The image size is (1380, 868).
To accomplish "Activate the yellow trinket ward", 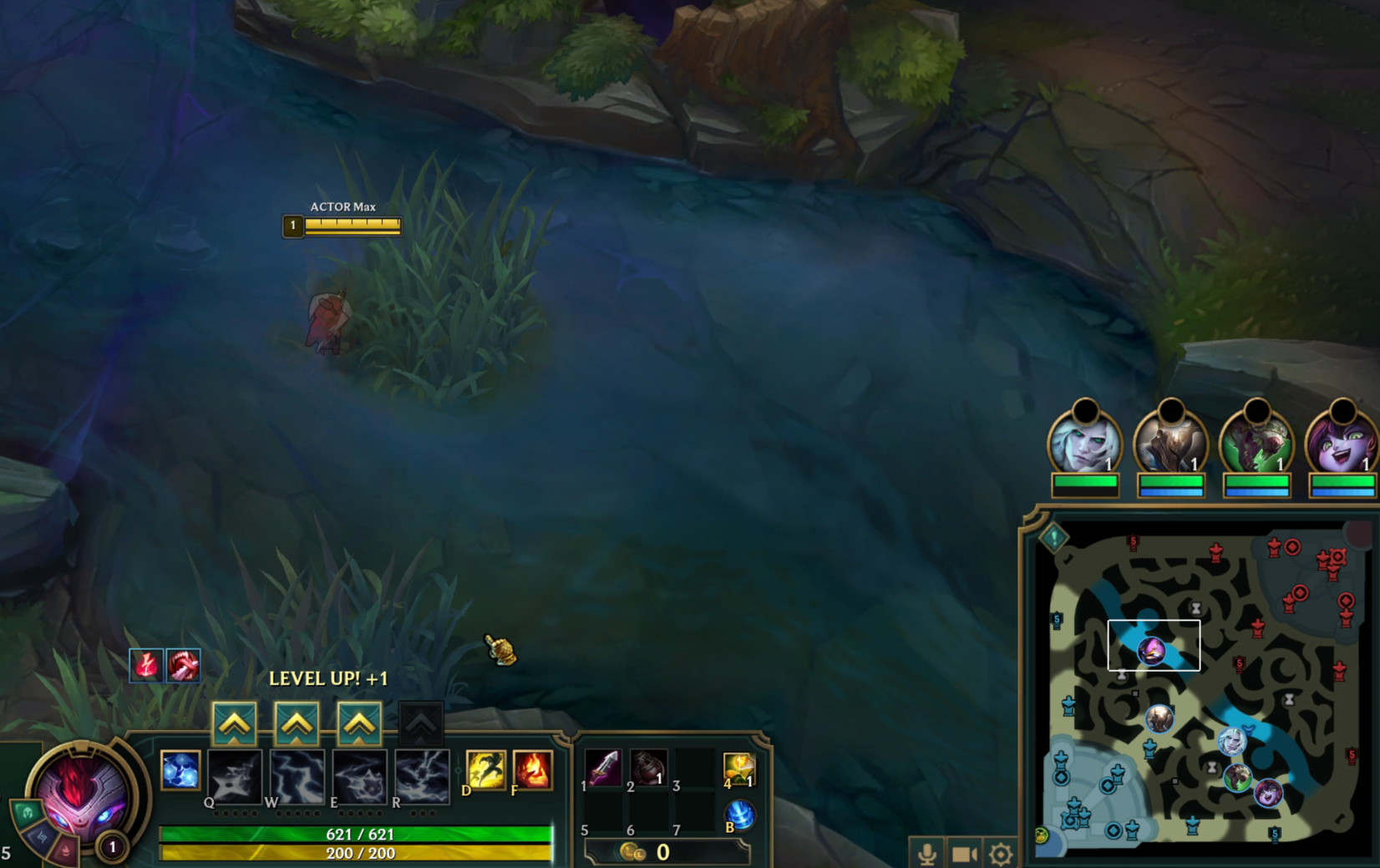I will [x=739, y=769].
